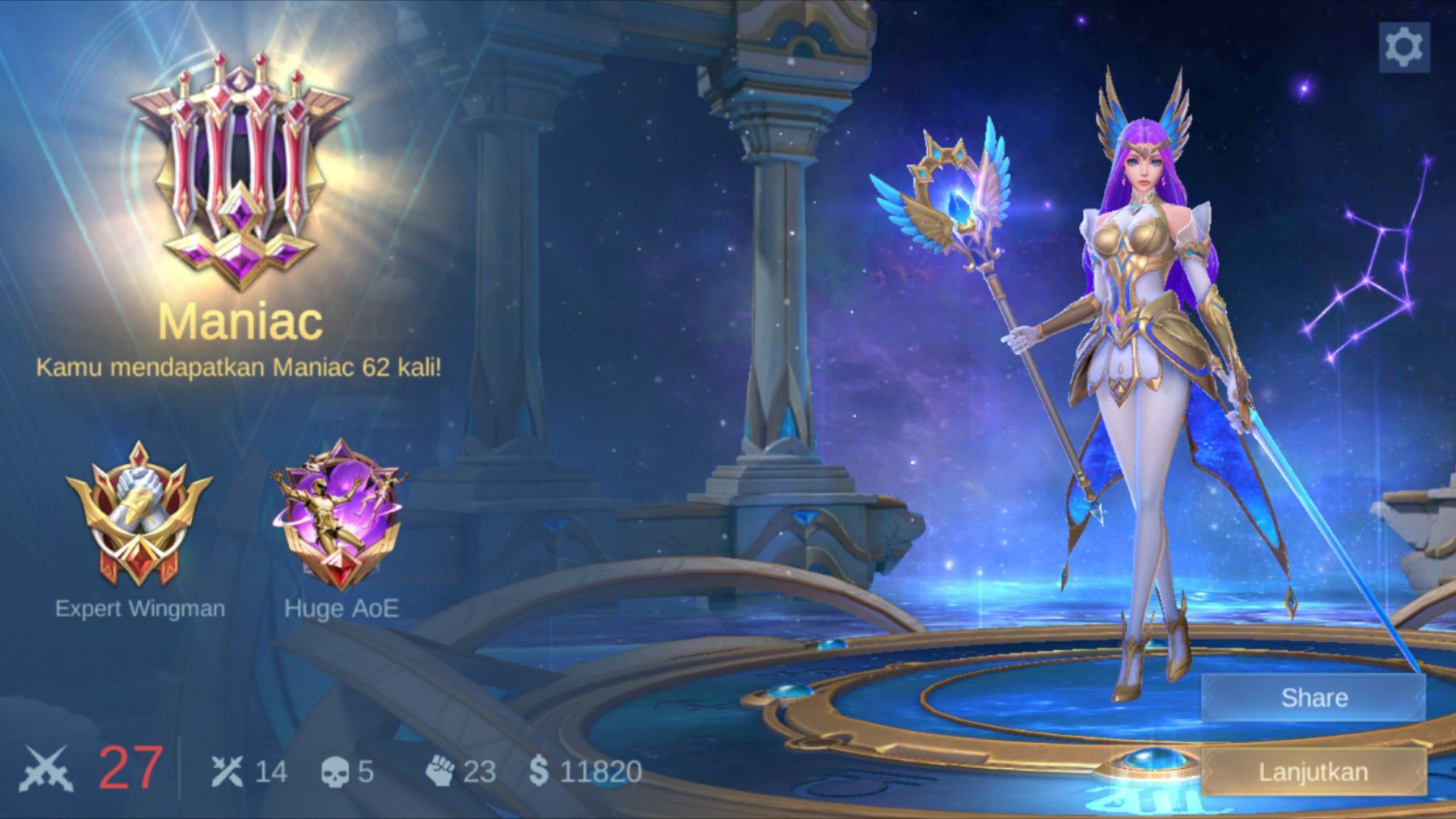Tap the Maniac achievement badge
Image resolution: width=1456 pixels, height=819 pixels.
tap(240, 171)
